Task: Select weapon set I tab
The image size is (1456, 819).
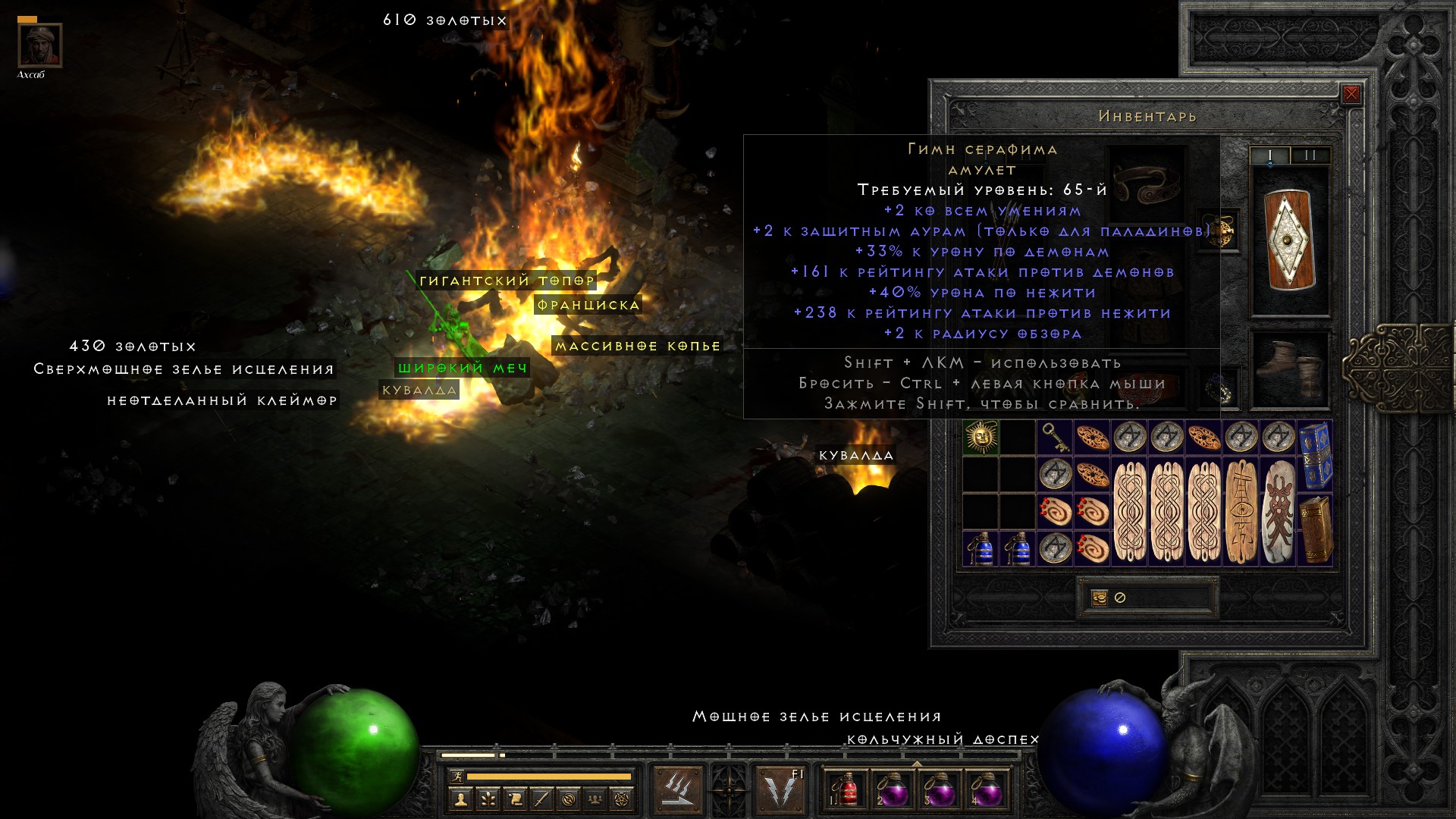Action: (x=1270, y=155)
